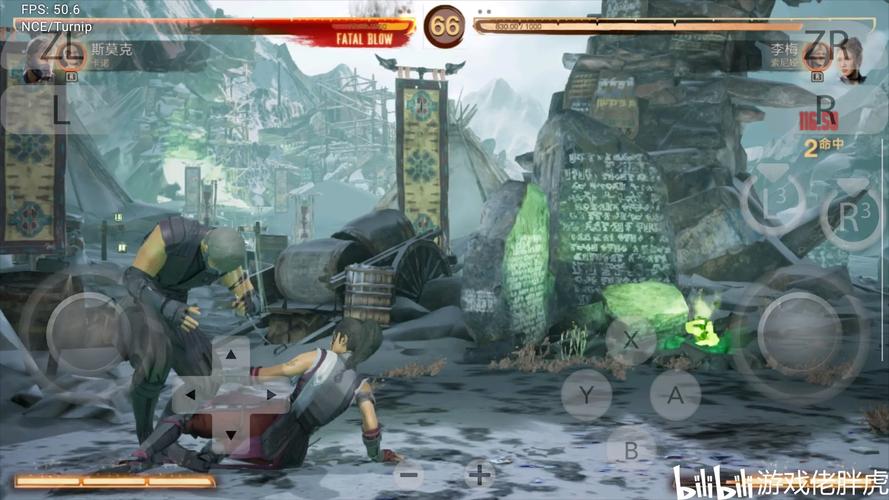Tap the minus touch button
The height and width of the screenshot is (500, 889).
[407, 474]
